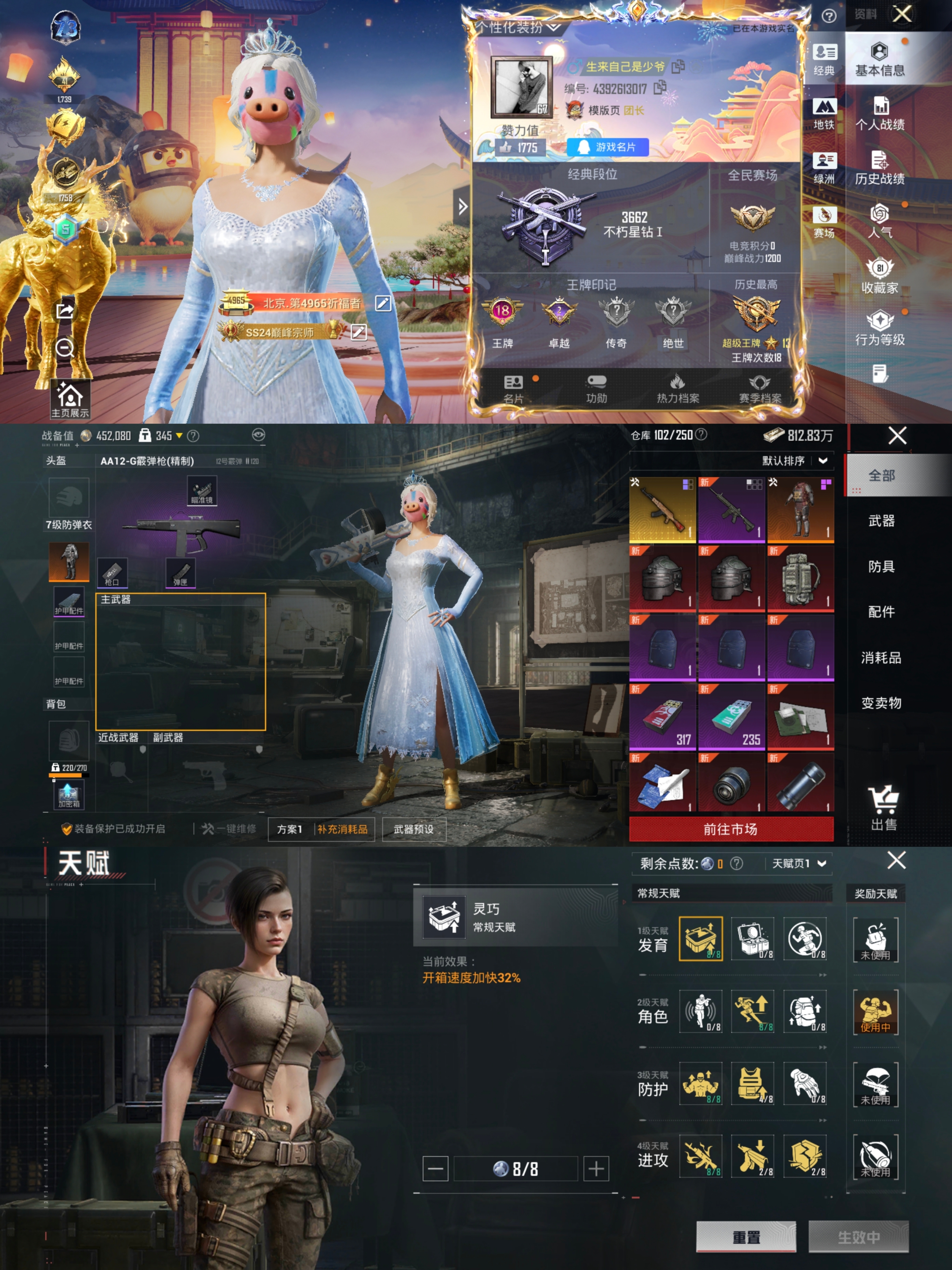Edit the 北京.第4965祈福者 title

383,303
